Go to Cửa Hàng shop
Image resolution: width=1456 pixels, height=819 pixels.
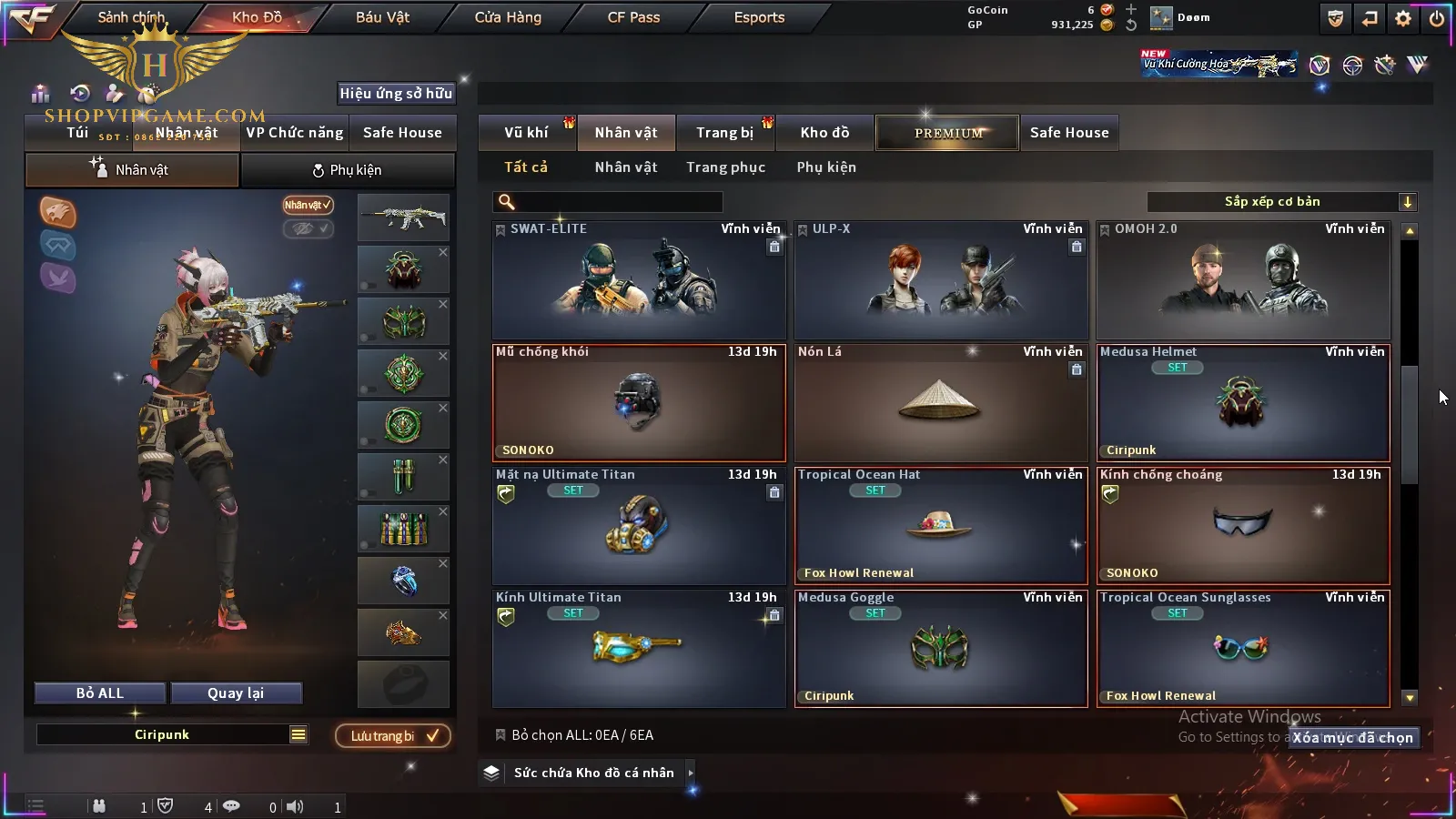click(508, 17)
